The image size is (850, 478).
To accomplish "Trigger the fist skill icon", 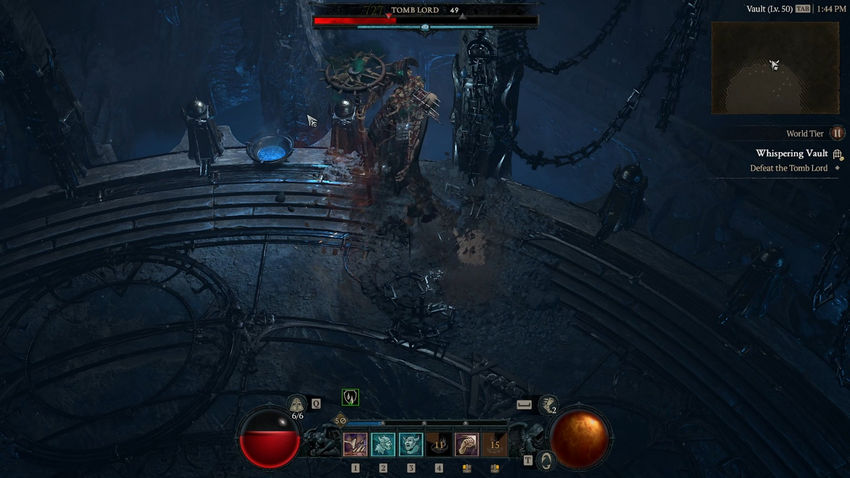I will 467,444.
